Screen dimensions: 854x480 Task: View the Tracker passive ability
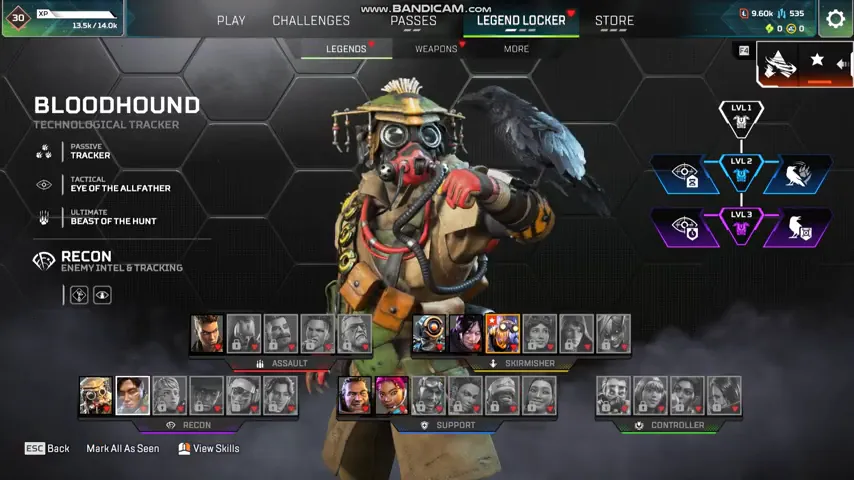pos(90,152)
